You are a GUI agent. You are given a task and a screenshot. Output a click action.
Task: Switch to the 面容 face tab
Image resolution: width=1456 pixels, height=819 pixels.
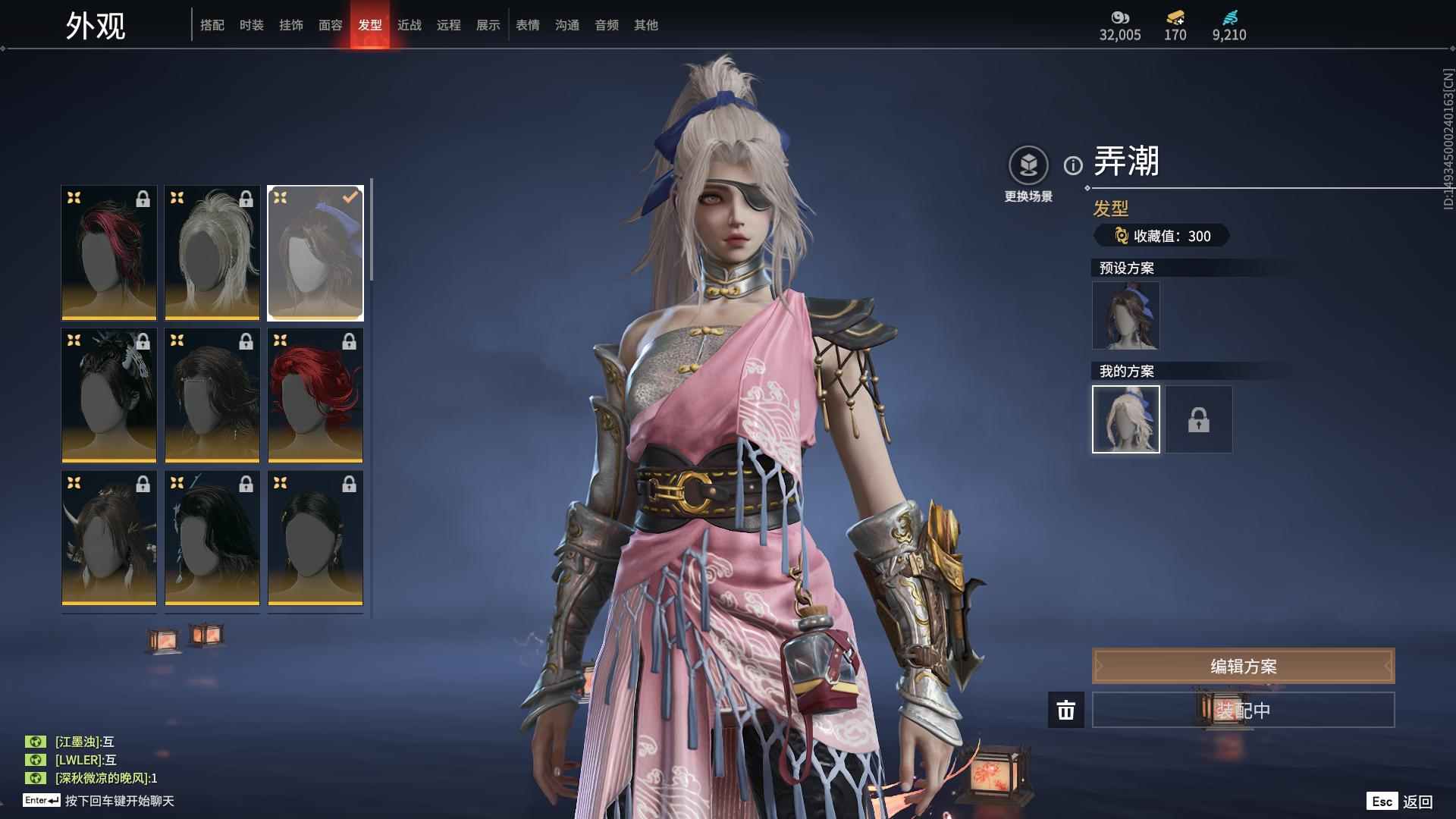pyautogui.click(x=331, y=25)
